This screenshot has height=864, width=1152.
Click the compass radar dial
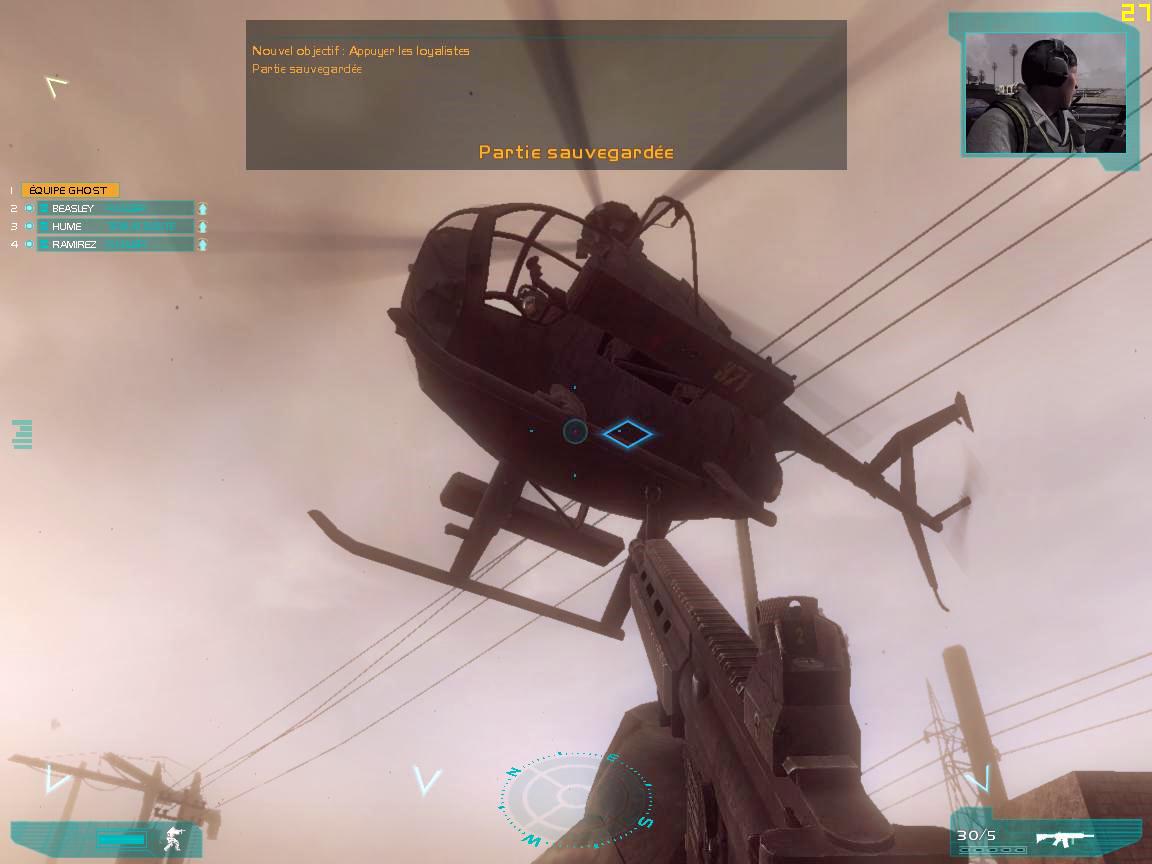[575, 798]
